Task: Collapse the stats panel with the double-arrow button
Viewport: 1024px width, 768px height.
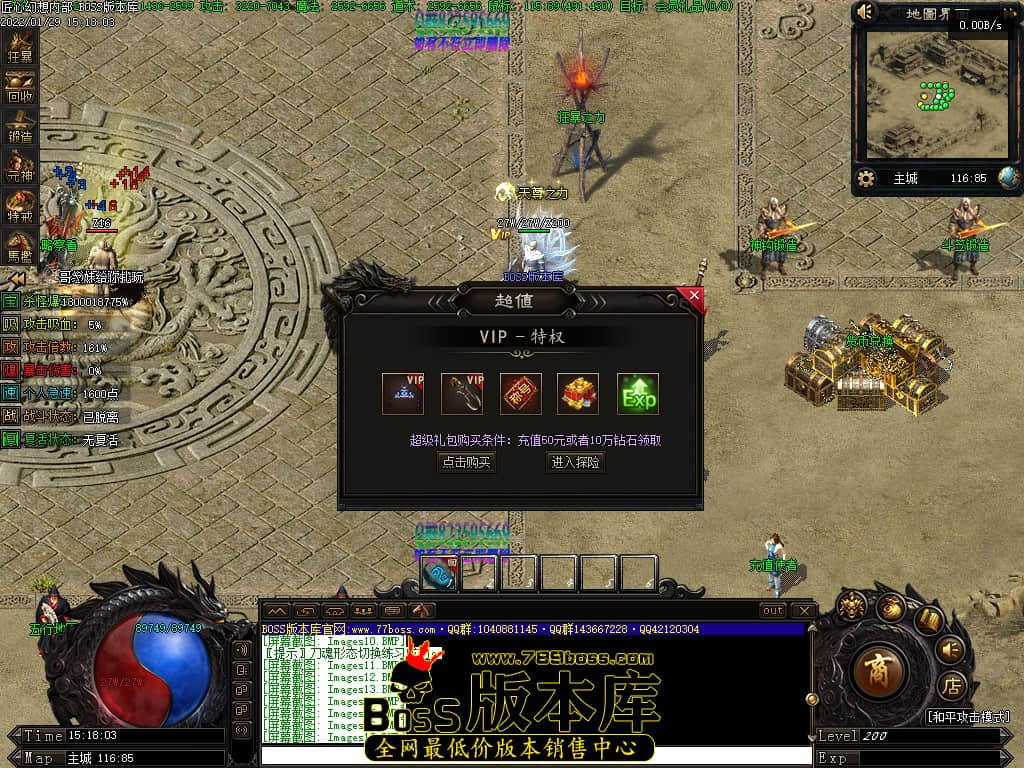Action: point(17,278)
